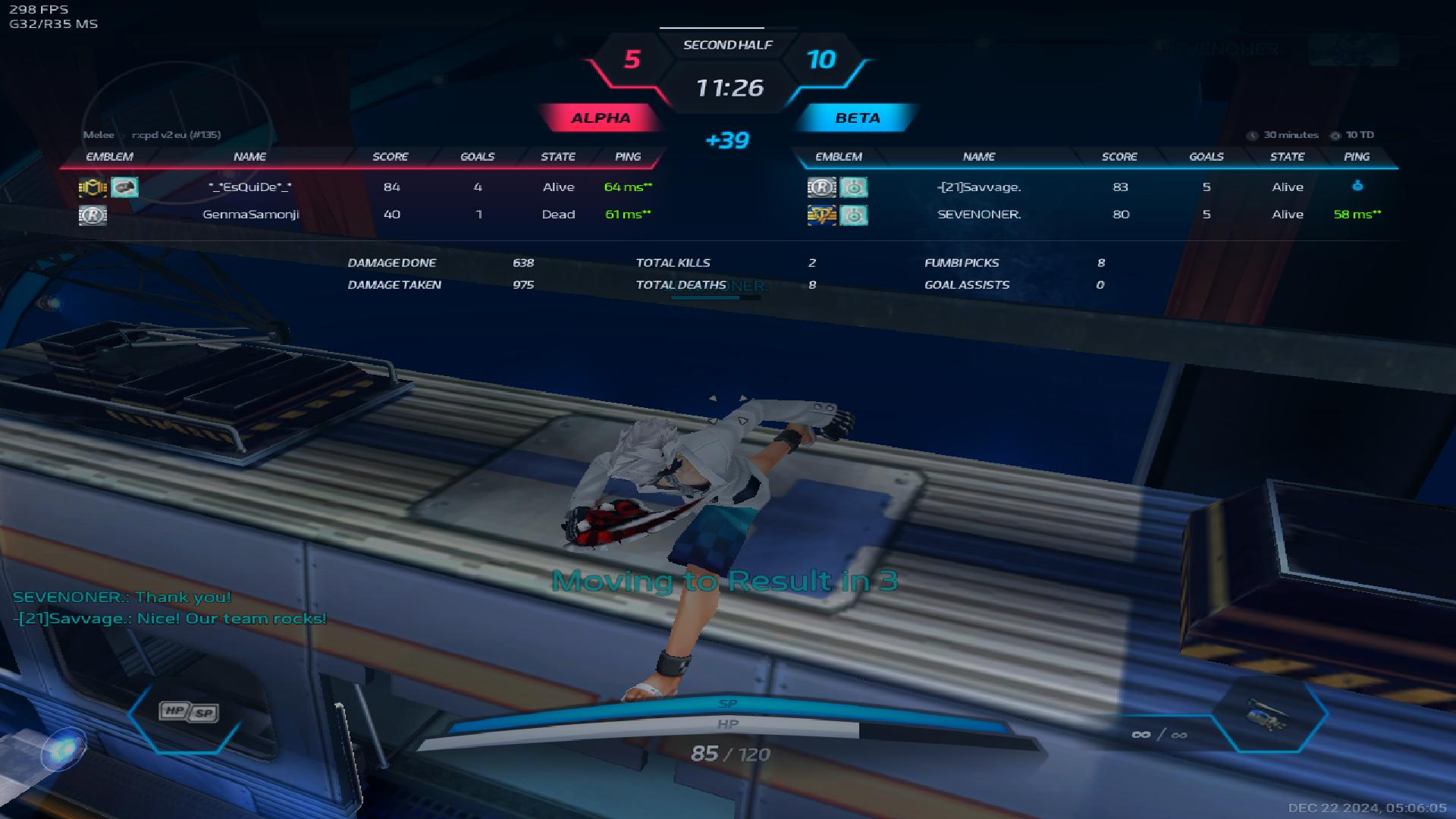
Task: Click the equipped weapon icon
Action: [x=1266, y=714]
